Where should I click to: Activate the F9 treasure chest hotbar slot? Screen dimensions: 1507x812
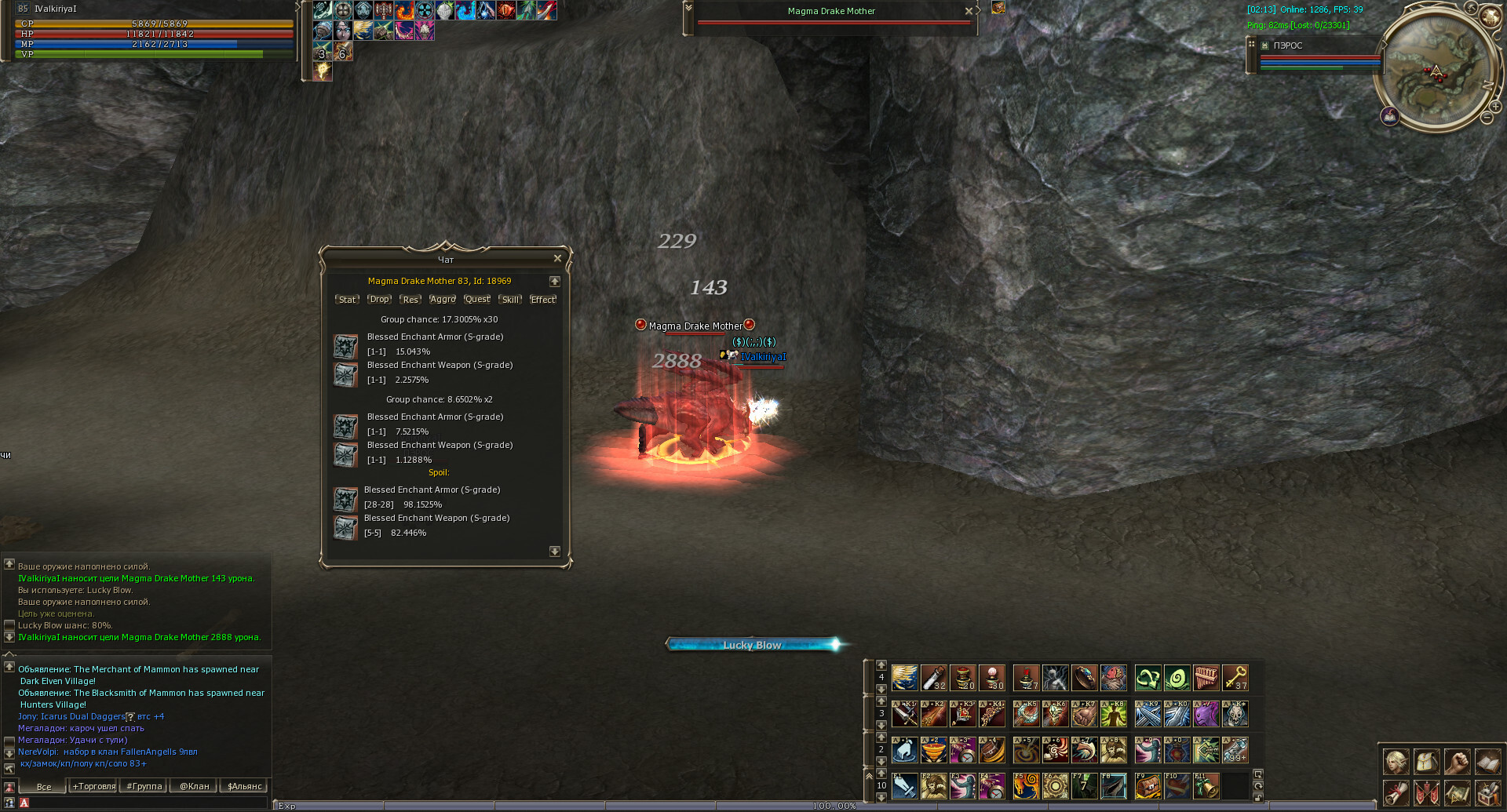pos(1148,785)
